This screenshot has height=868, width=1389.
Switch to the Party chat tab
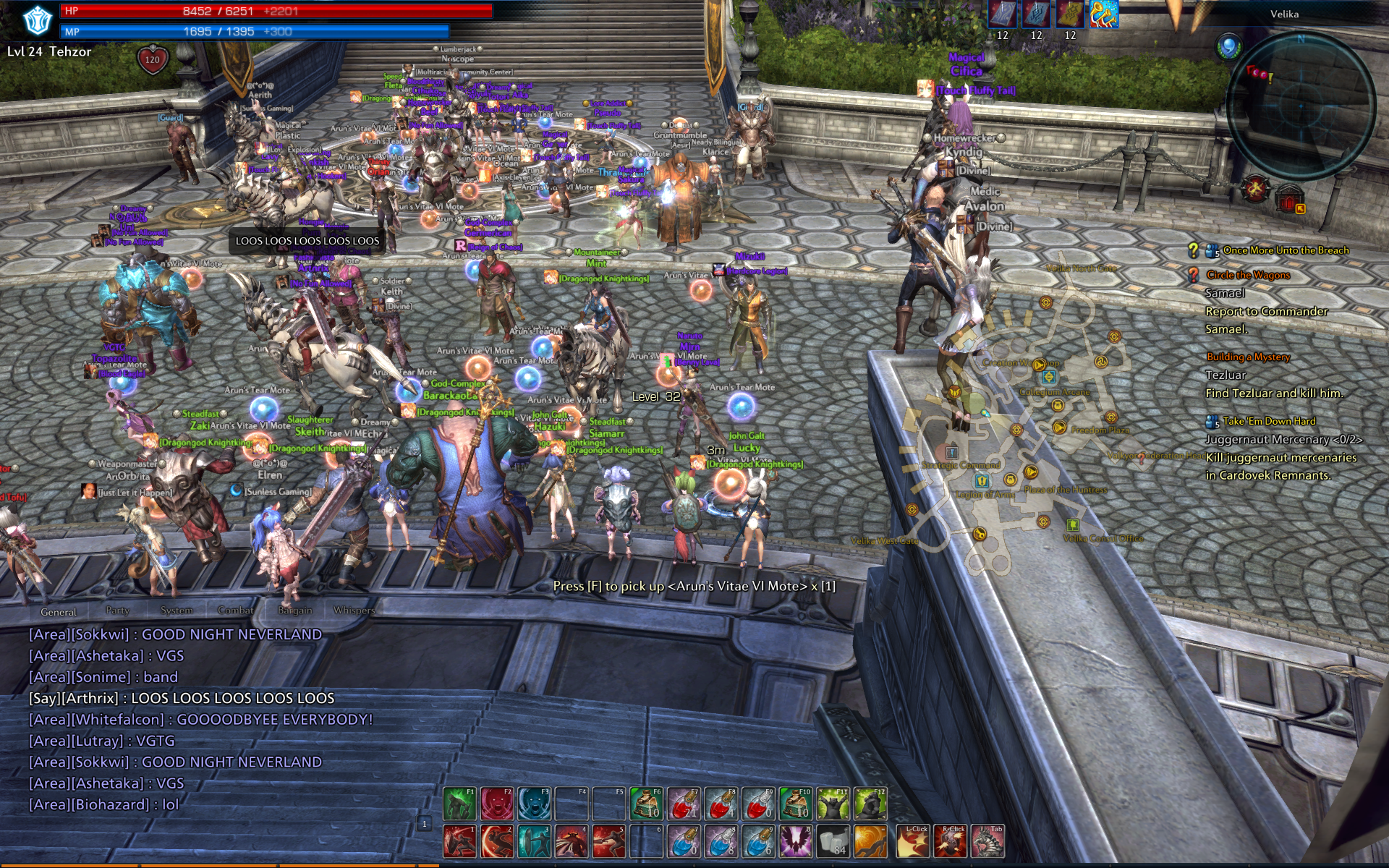[x=117, y=610]
